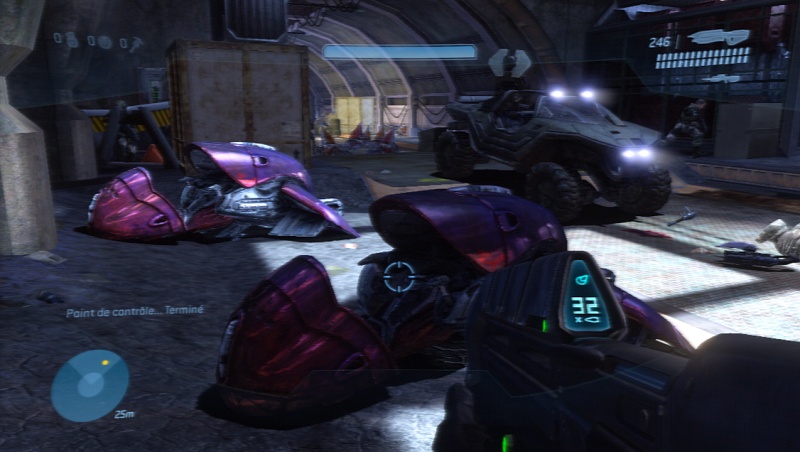Viewport: 800px width, 452px height.
Task: Click the circular motion tracker radar
Action: [x=90, y=385]
